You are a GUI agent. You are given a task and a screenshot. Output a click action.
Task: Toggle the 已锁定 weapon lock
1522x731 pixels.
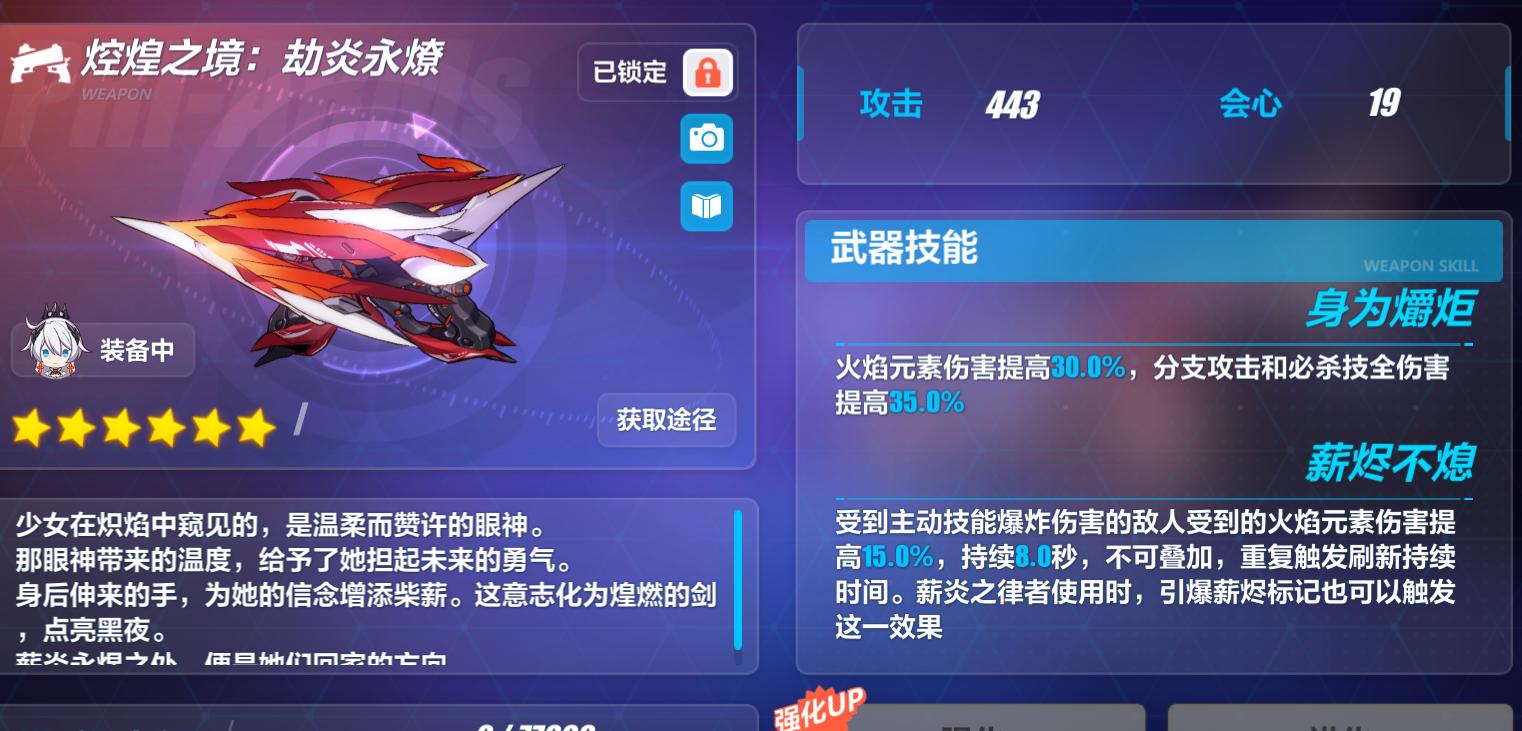click(630, 71)
